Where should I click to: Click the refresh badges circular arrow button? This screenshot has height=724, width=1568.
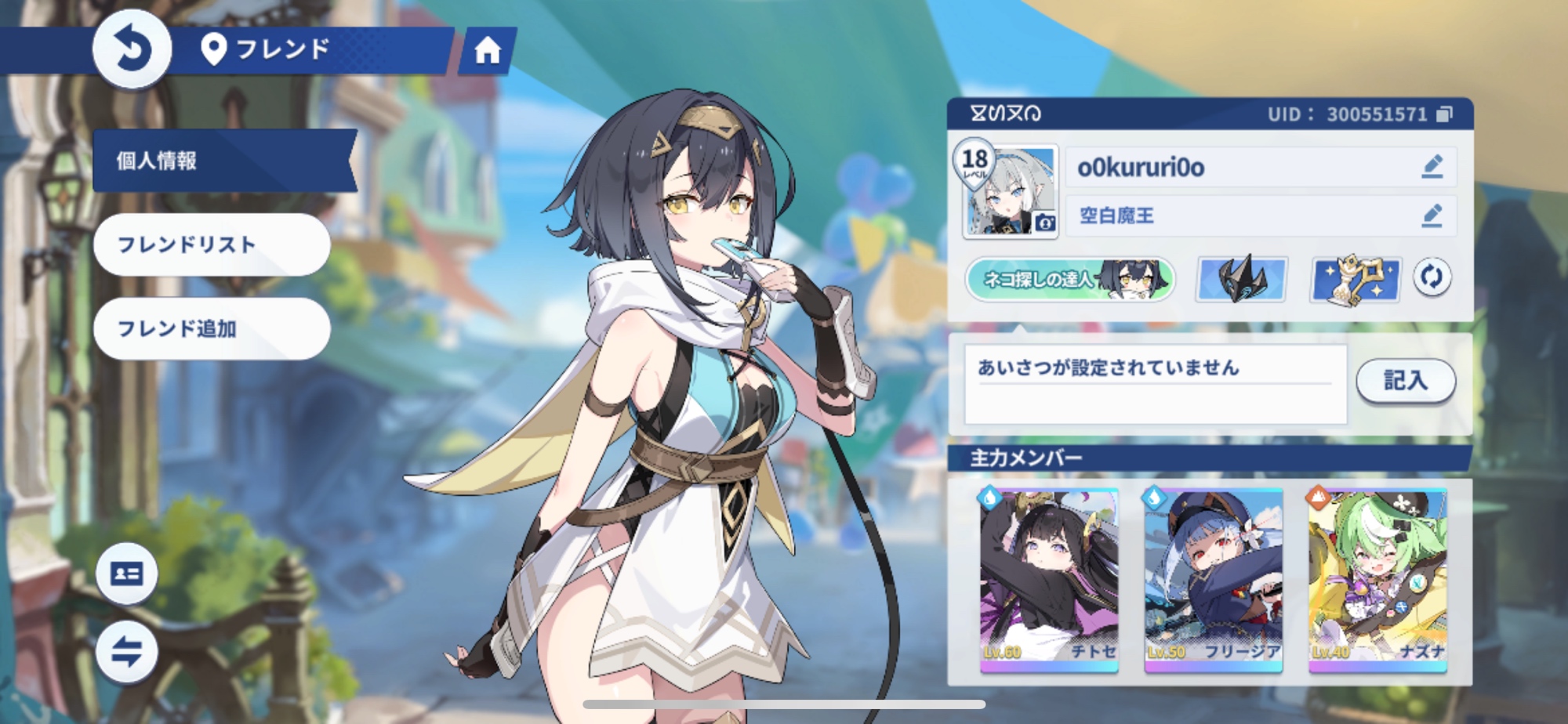coord(1432,277)
